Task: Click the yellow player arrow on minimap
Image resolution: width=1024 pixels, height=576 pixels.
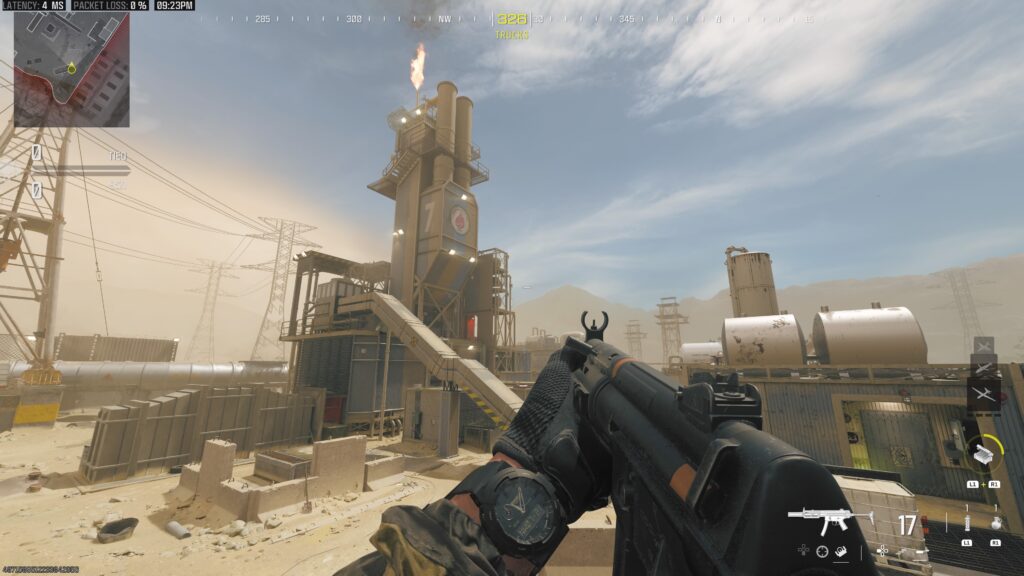Action: click(x=71, y=69)
